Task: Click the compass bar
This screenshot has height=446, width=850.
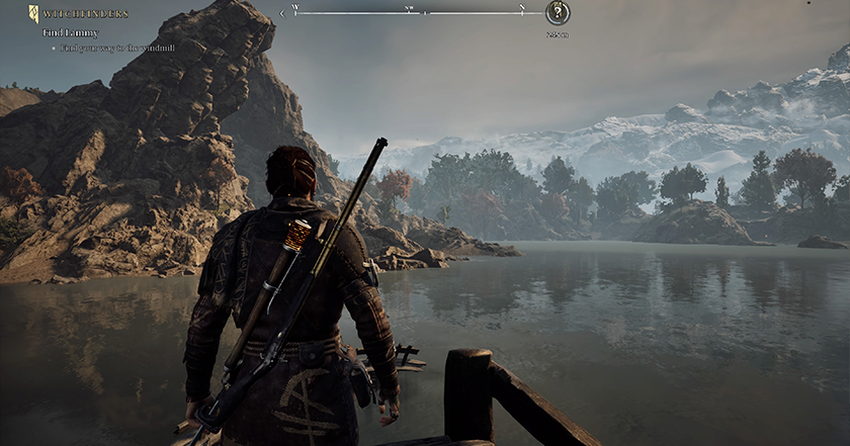Action: click(410, 13)
